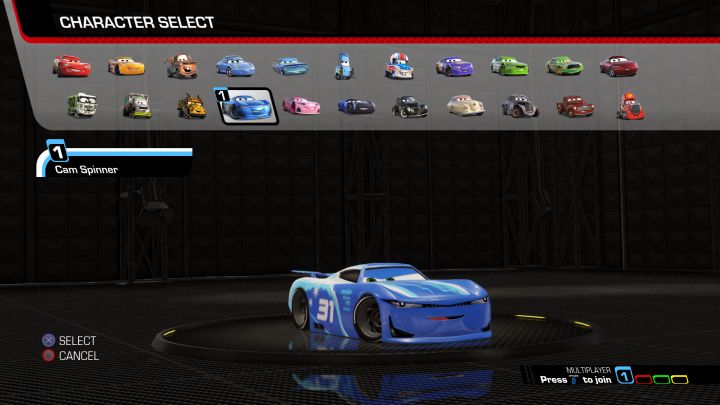
Task: Pick the red-brown pickup truck
Action: 574,104
